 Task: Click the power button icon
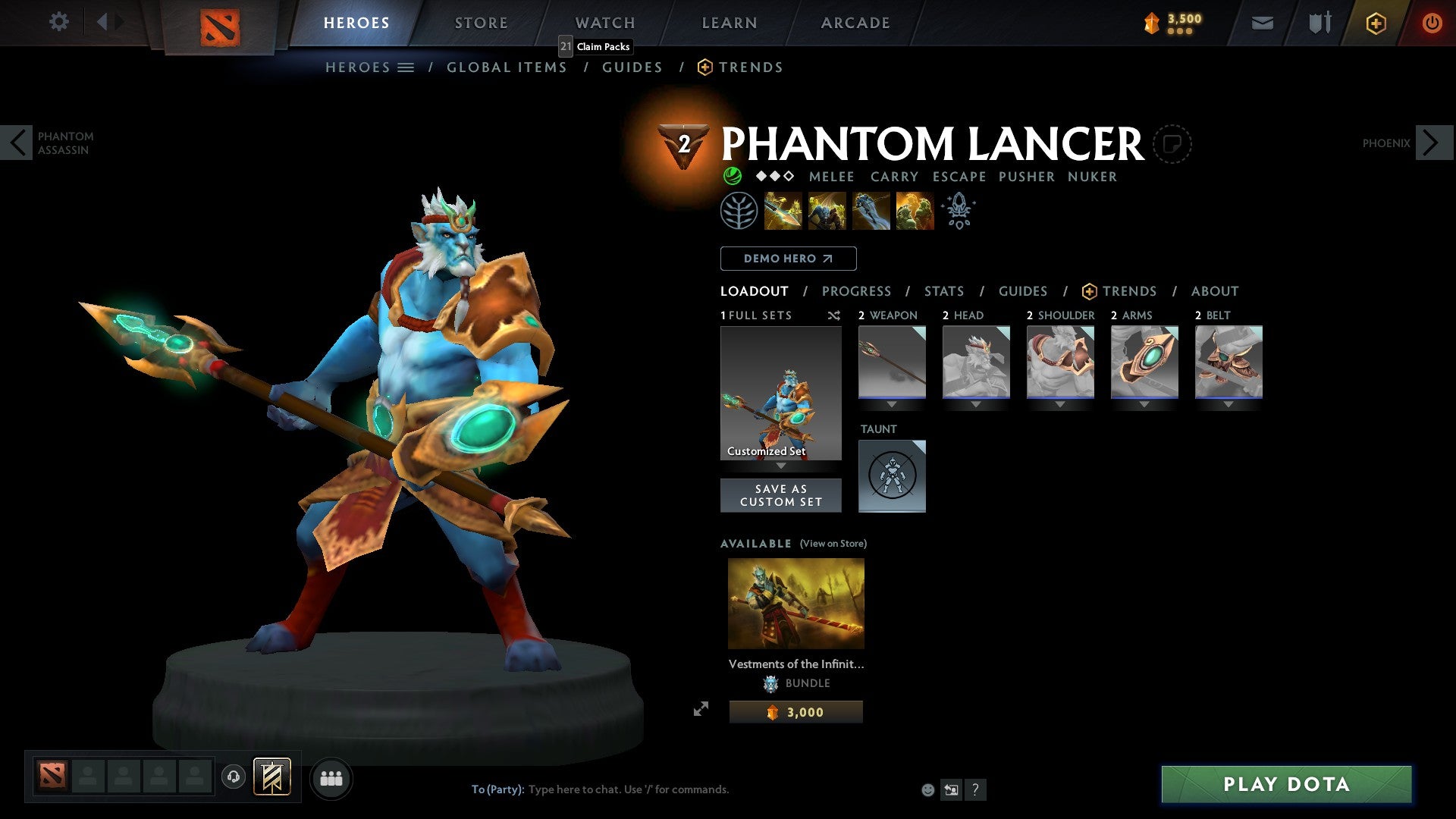click(x=1432, y=23)
